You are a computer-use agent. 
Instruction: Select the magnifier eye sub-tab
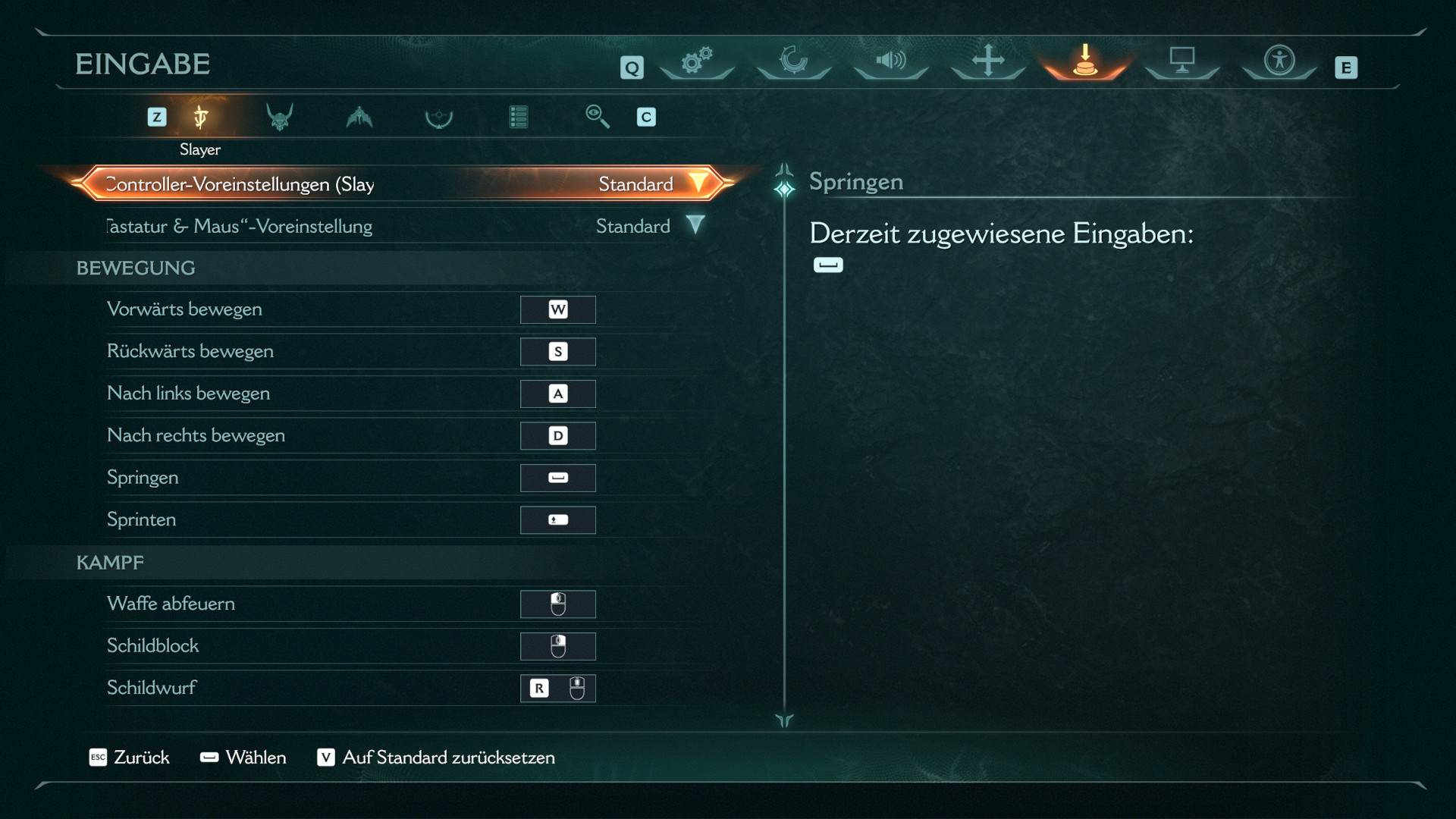(x=597, y=117)
